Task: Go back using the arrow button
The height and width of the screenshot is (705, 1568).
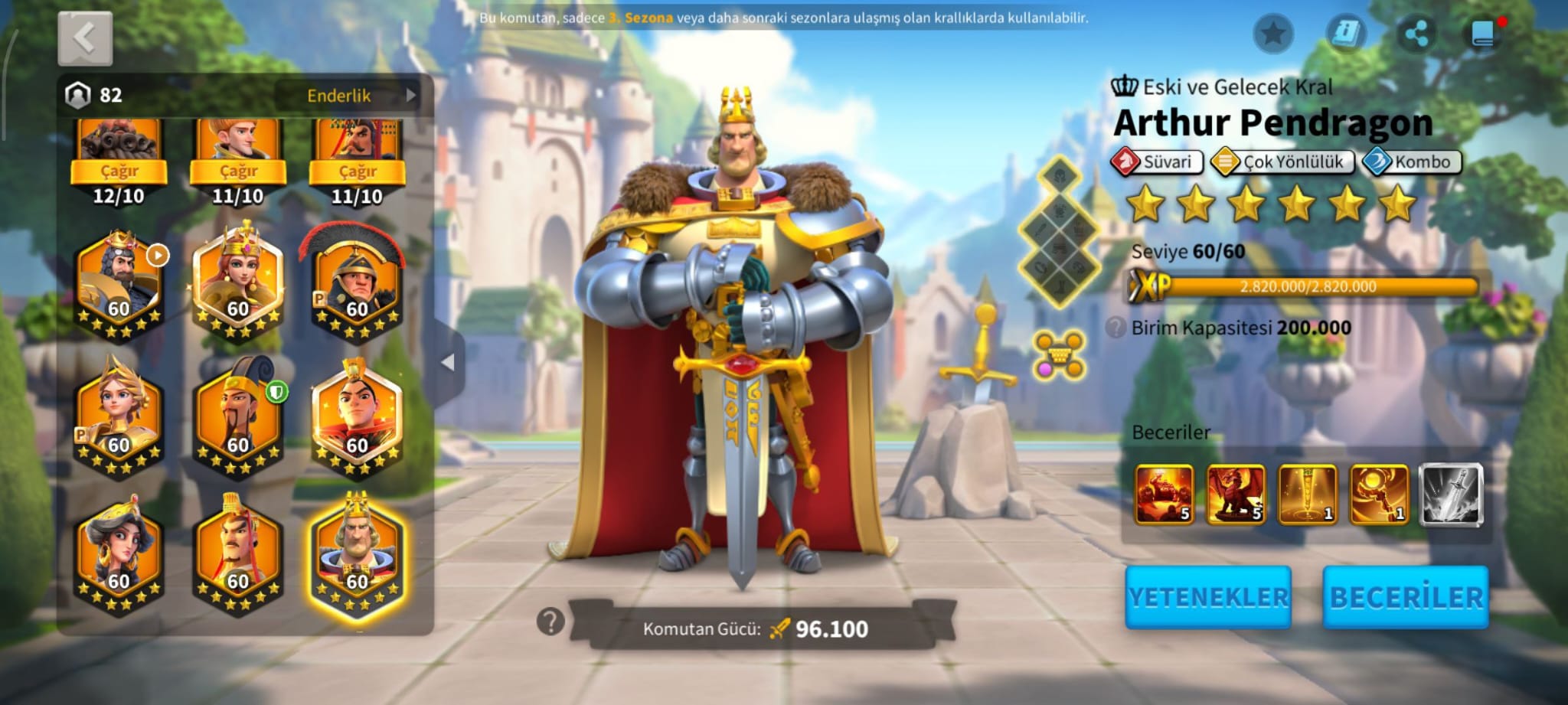Action: pyautogui.click(x=85, y=38)
